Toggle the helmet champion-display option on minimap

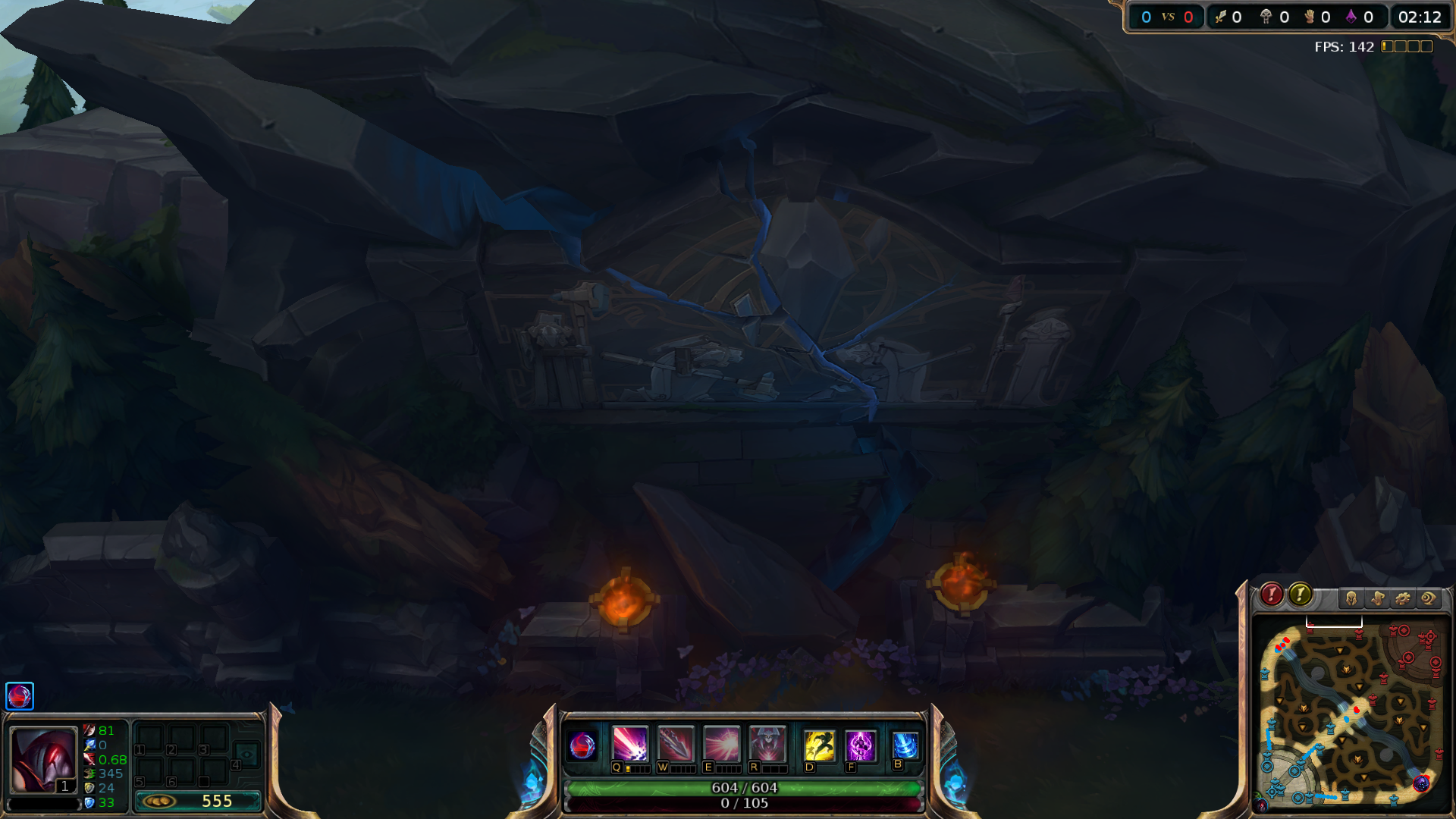point(1351,598)
